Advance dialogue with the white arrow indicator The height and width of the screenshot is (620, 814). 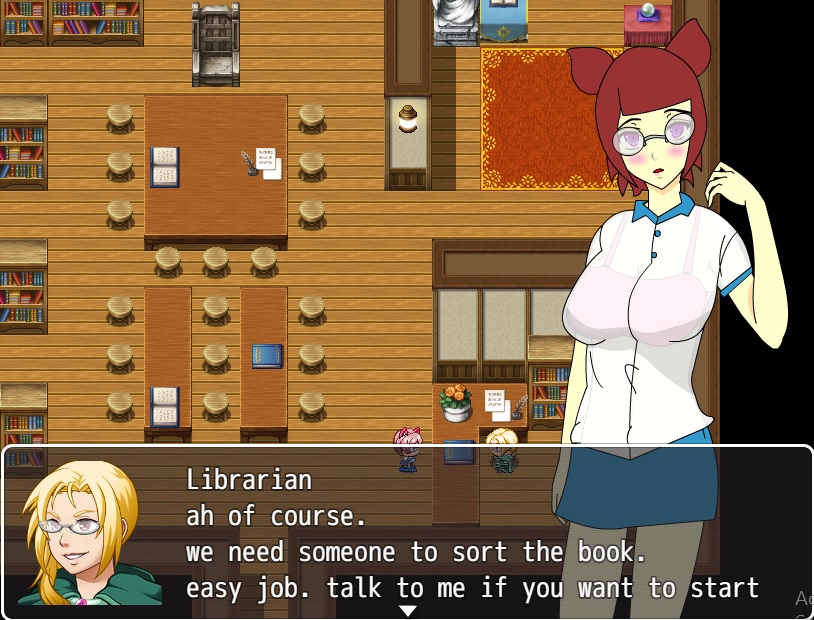(x=407, y=611)
